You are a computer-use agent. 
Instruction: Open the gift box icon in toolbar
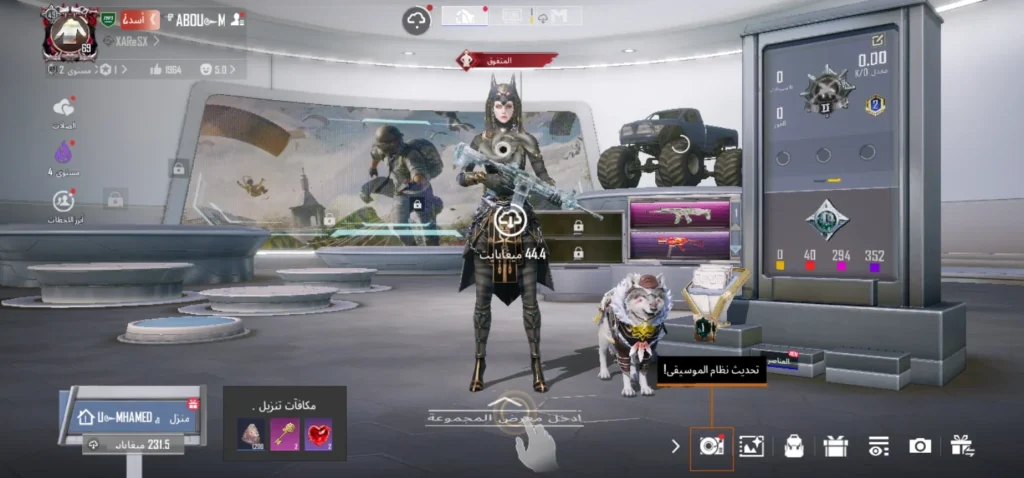point(836,446)
